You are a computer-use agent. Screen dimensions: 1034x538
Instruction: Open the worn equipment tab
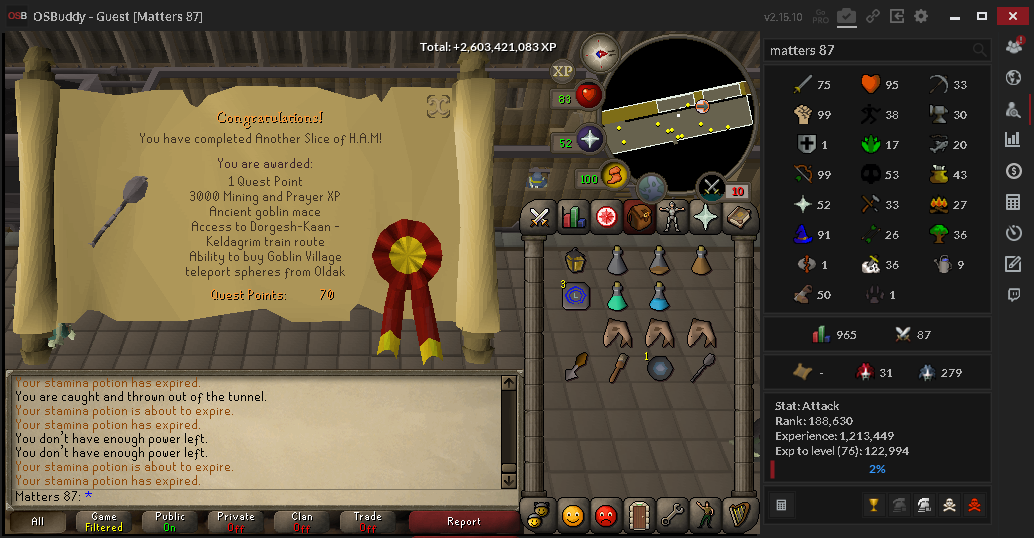(x=671, y=216)
